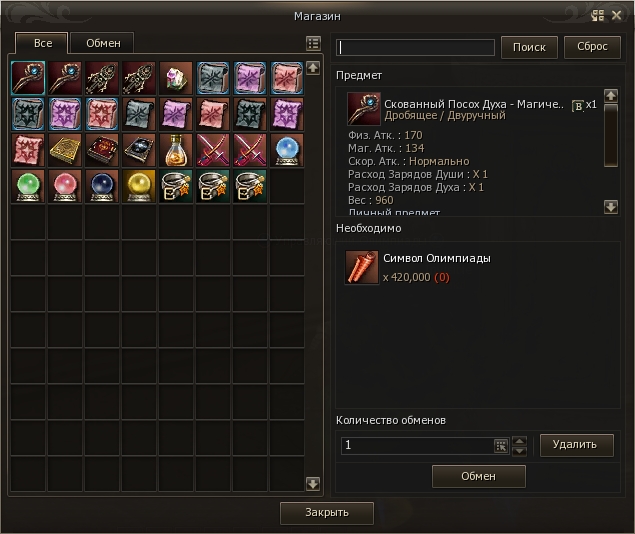Choose the golden book item

tap(65, 150)
